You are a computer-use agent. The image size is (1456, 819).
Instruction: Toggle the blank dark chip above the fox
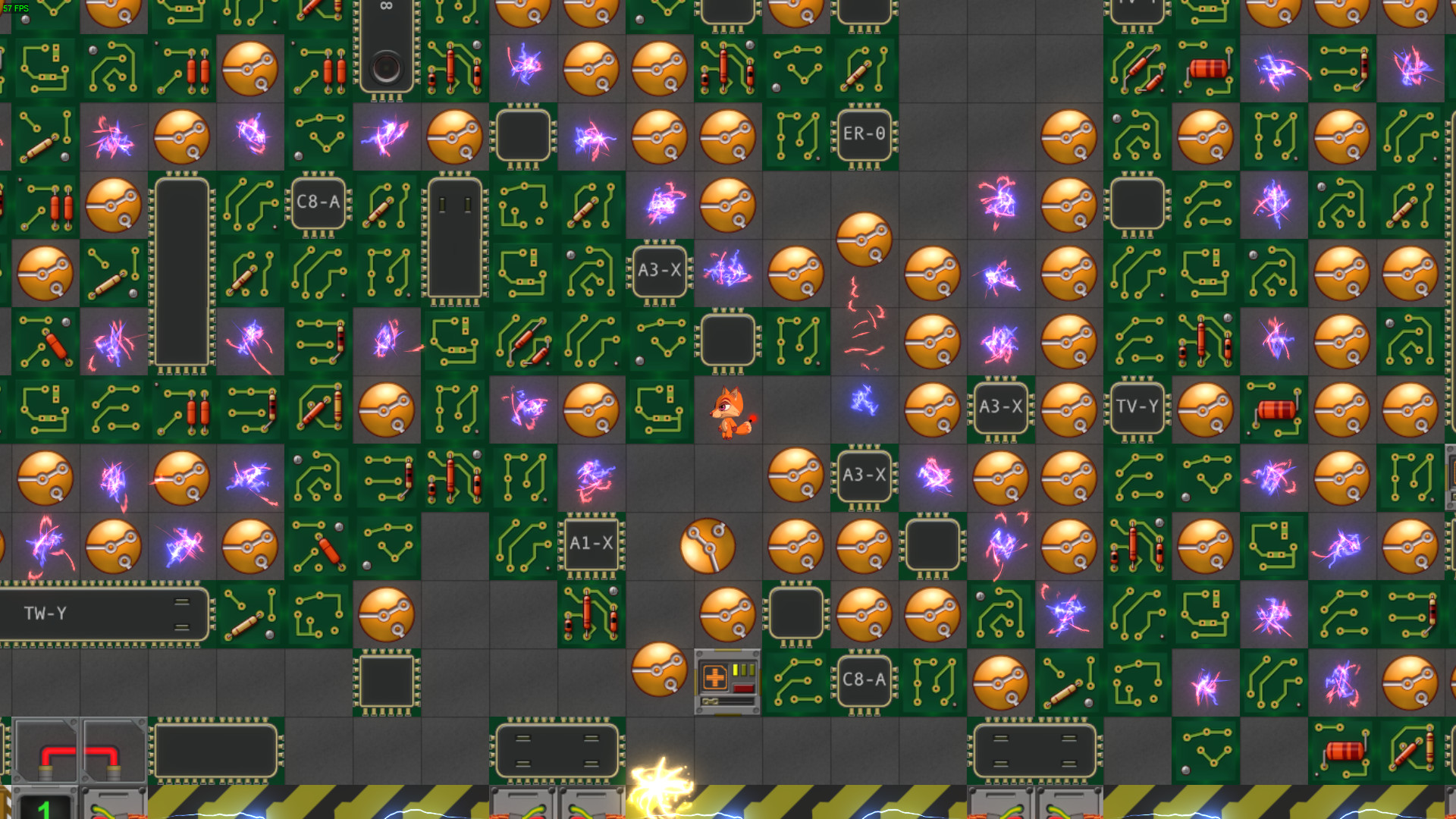point(726,341)
